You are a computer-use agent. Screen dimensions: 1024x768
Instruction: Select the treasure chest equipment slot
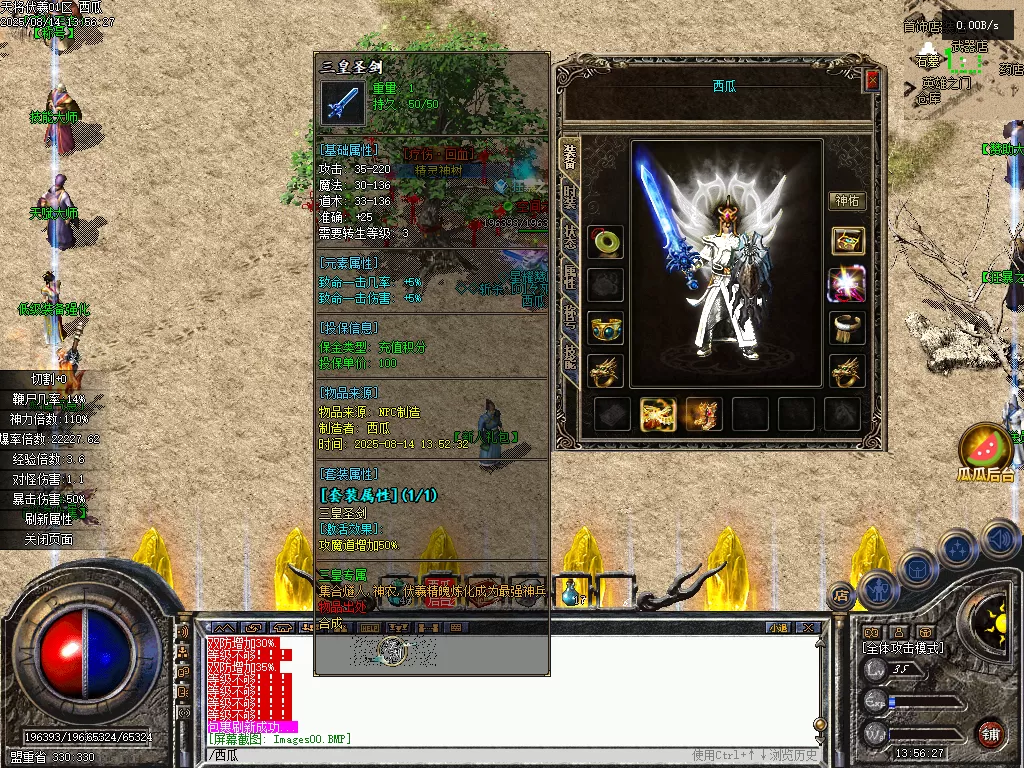coord(847,242)
